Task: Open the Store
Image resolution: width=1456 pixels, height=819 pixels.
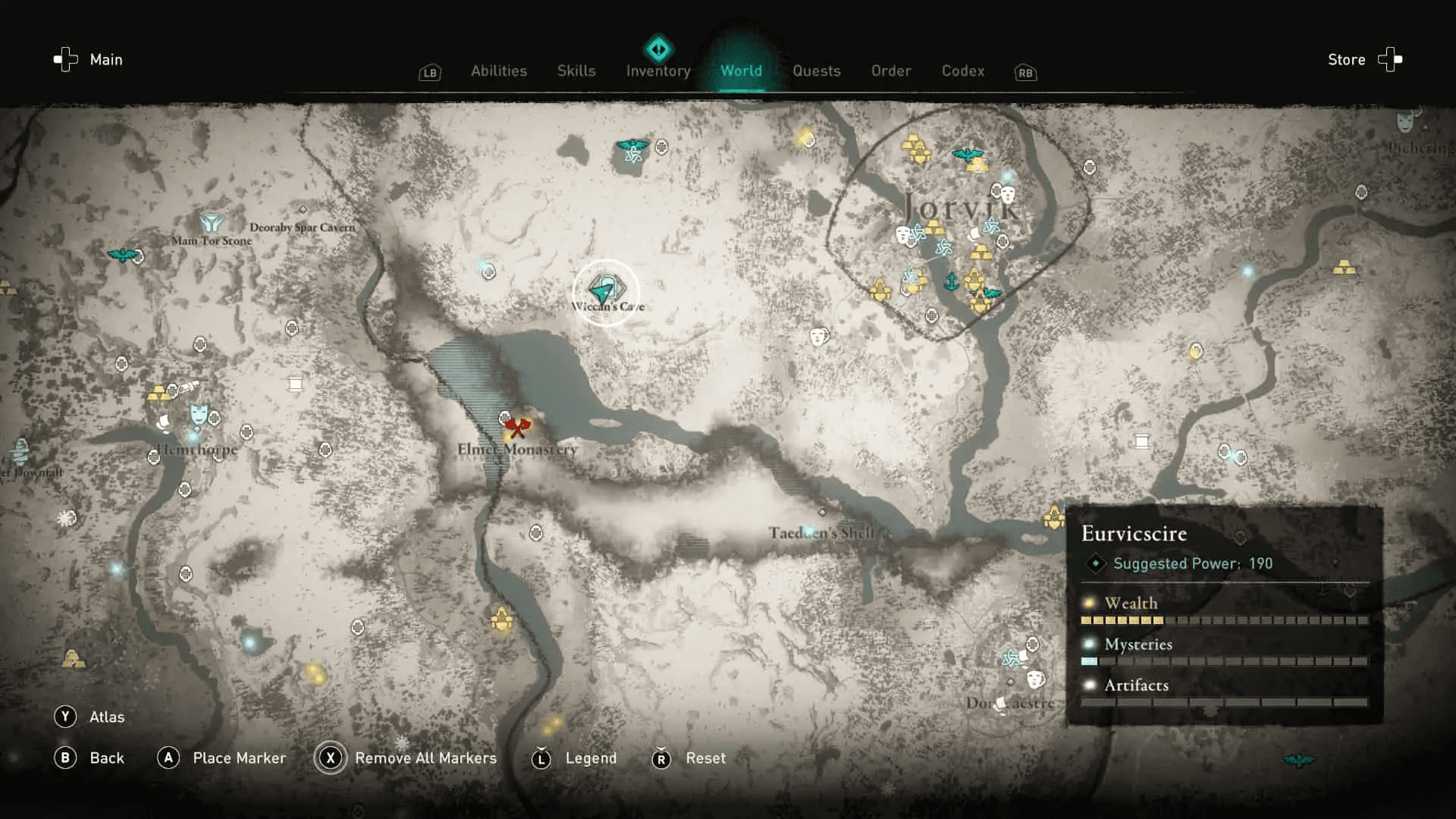Action: point(1346,59)
